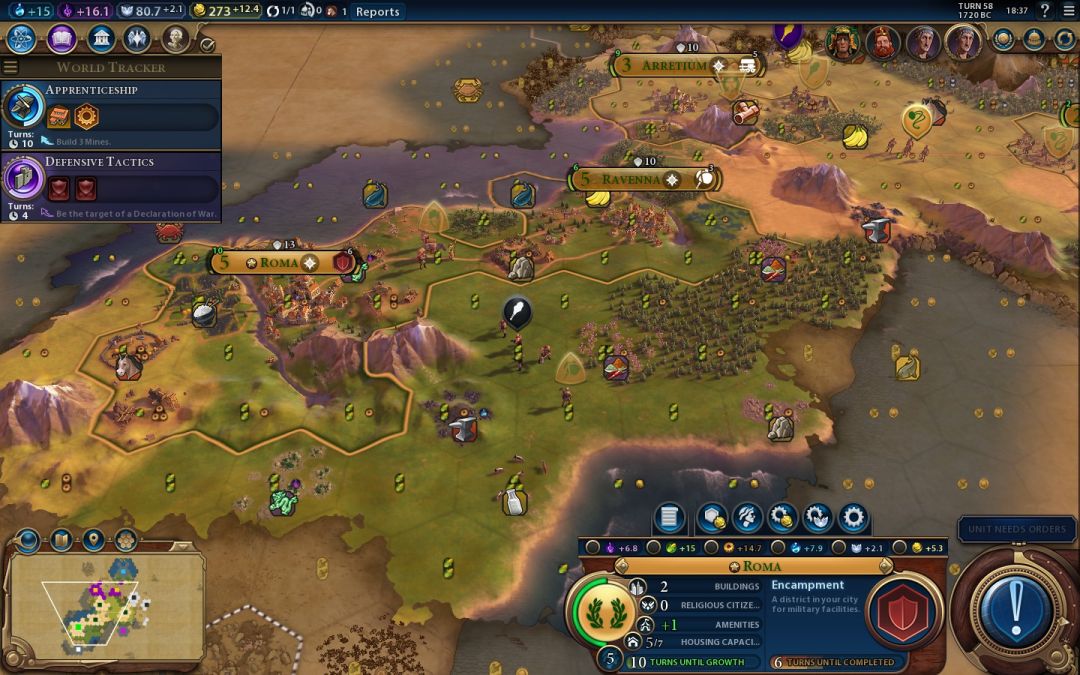Select the Apprenticeship research entry

coord(110,112)
